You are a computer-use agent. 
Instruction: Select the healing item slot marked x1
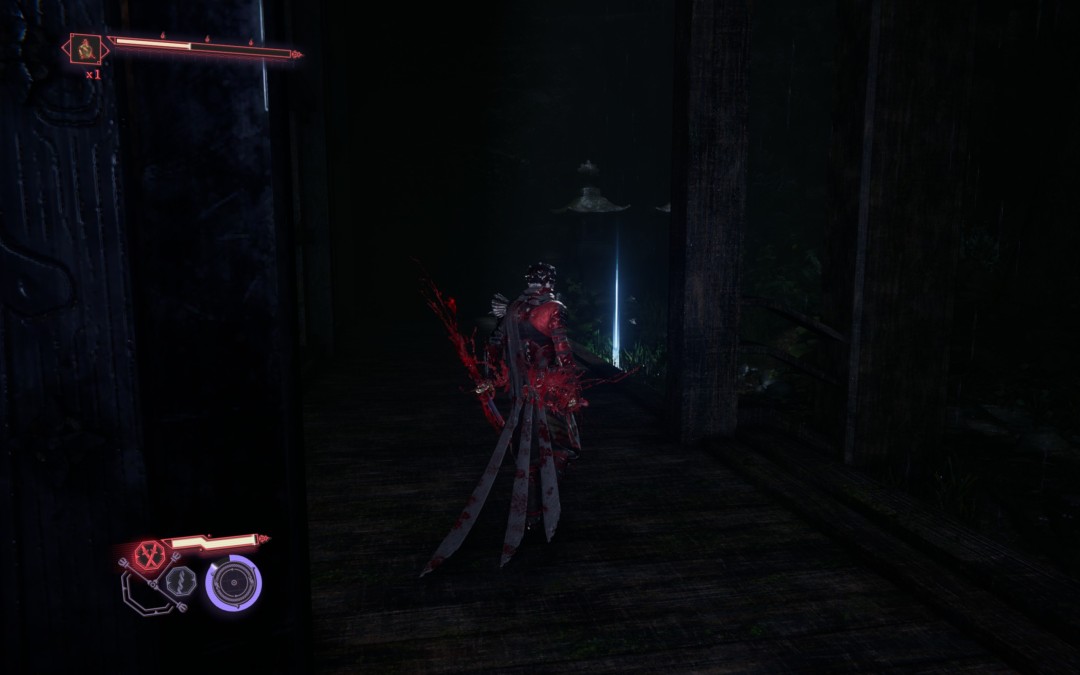click(x=85, y=48)
